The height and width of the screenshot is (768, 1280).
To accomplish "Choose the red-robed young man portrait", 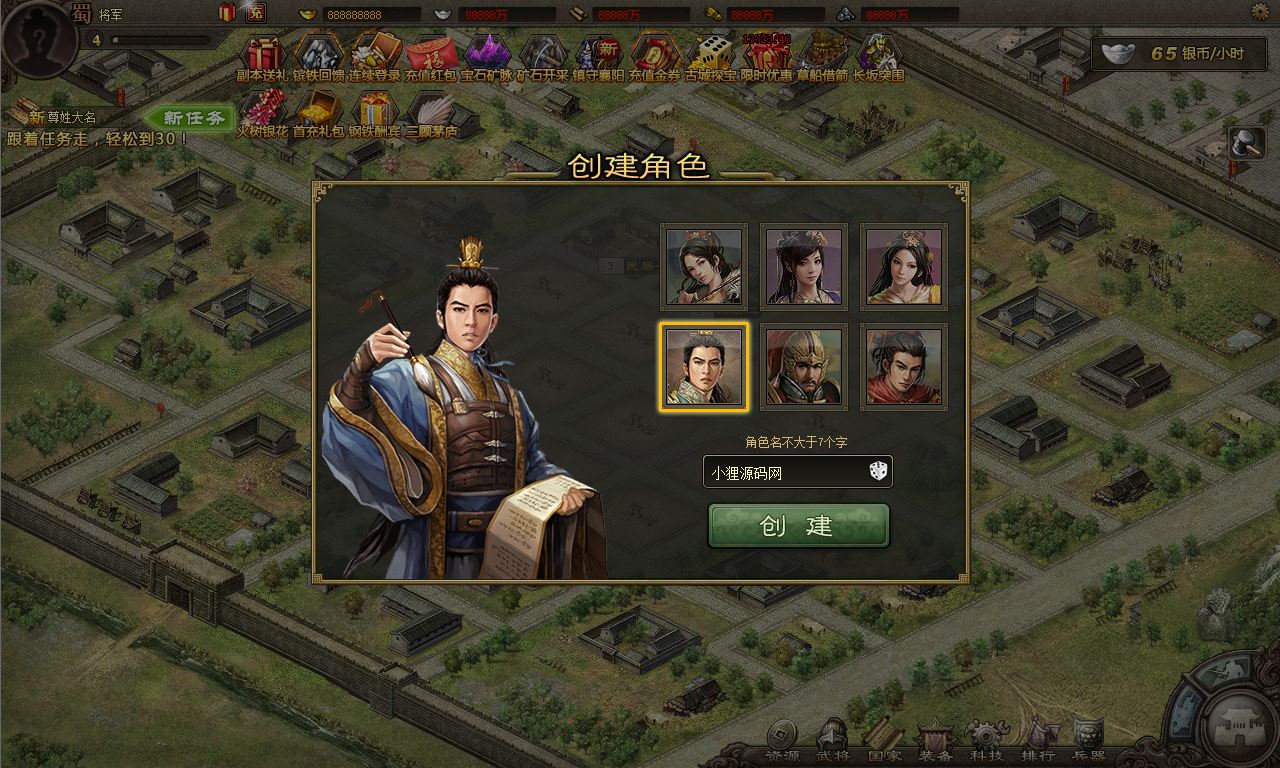I will [x=904, y=366].
